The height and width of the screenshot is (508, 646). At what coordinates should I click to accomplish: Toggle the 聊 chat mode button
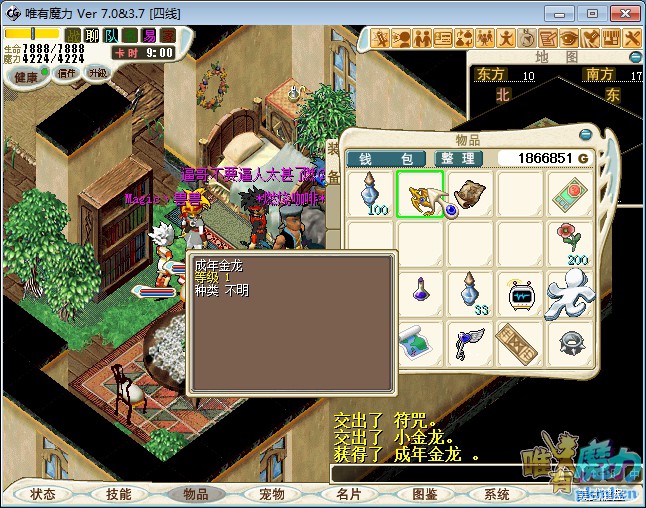point(92,36)
